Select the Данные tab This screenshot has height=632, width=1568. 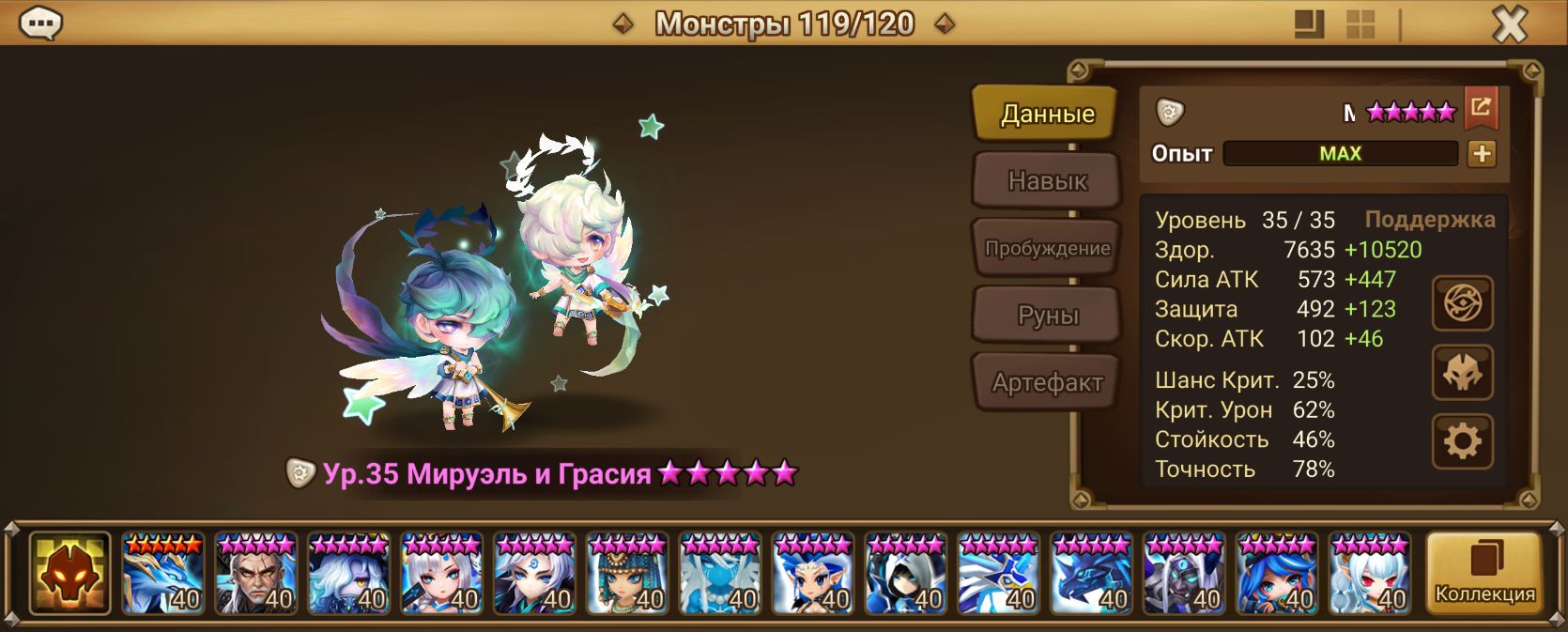point(1047,114)
